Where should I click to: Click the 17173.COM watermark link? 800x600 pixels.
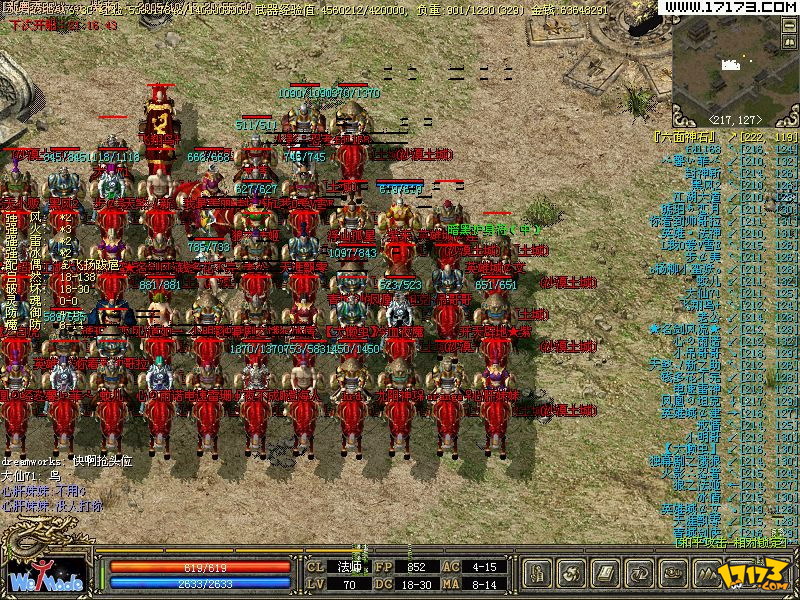click(x=729, y=7)
